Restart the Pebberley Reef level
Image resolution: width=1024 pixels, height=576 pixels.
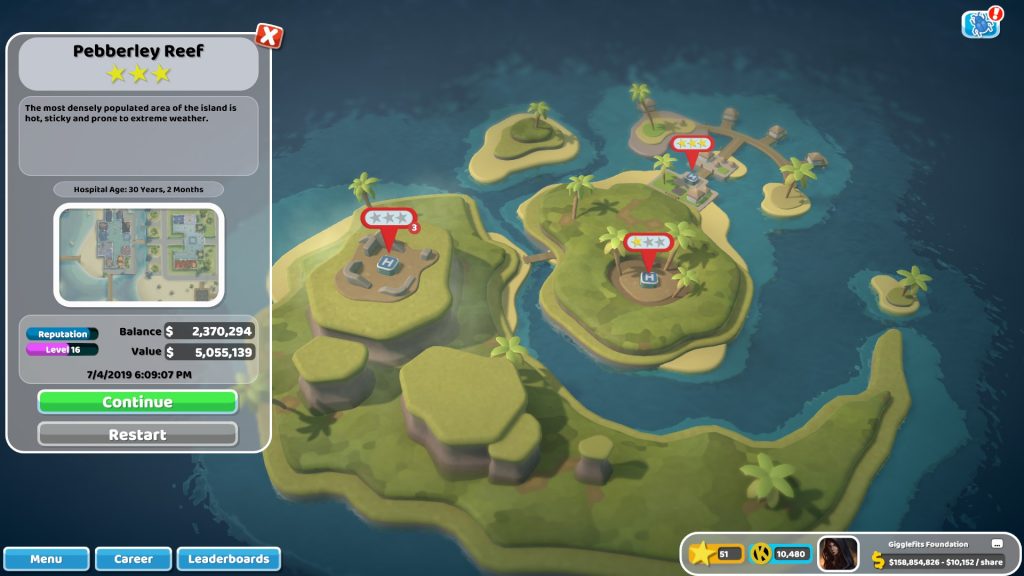pos(137,435)
